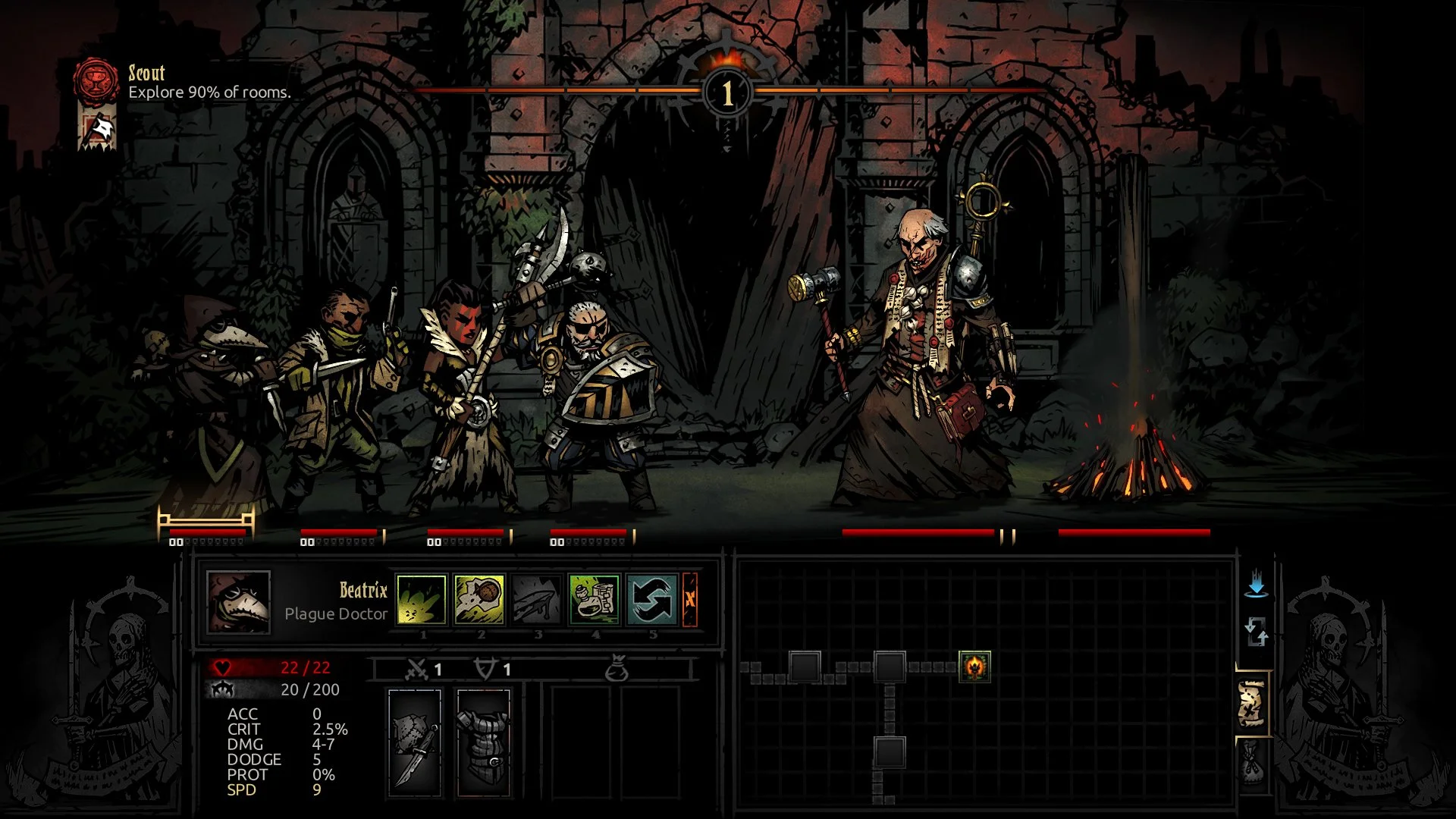This screenshot has width=1456, height=819.
Task: Toggle the red X pass-turn marker beside skills
Action: click(x=692, y=601)
